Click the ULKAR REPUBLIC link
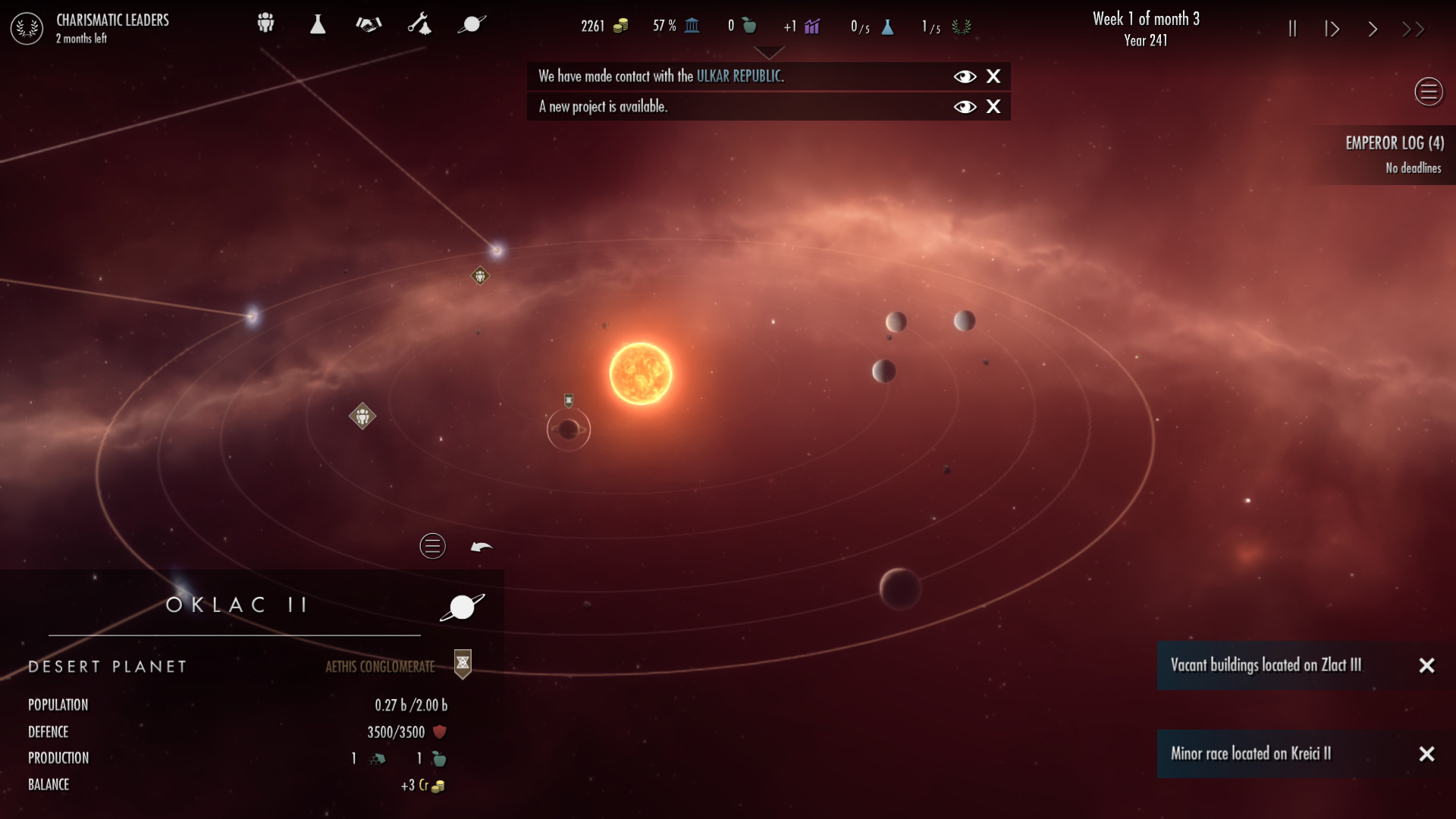This screenshot has height=819, width=1456. (739, 76)
